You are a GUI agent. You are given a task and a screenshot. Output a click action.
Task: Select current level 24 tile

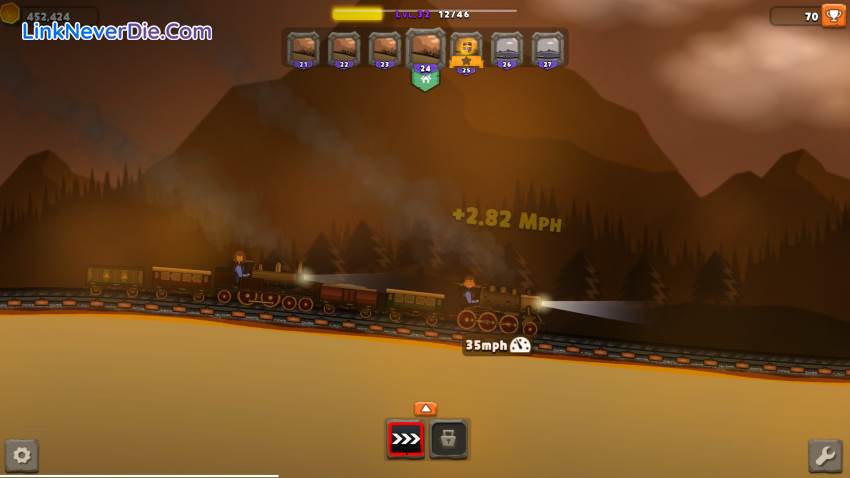425,48
